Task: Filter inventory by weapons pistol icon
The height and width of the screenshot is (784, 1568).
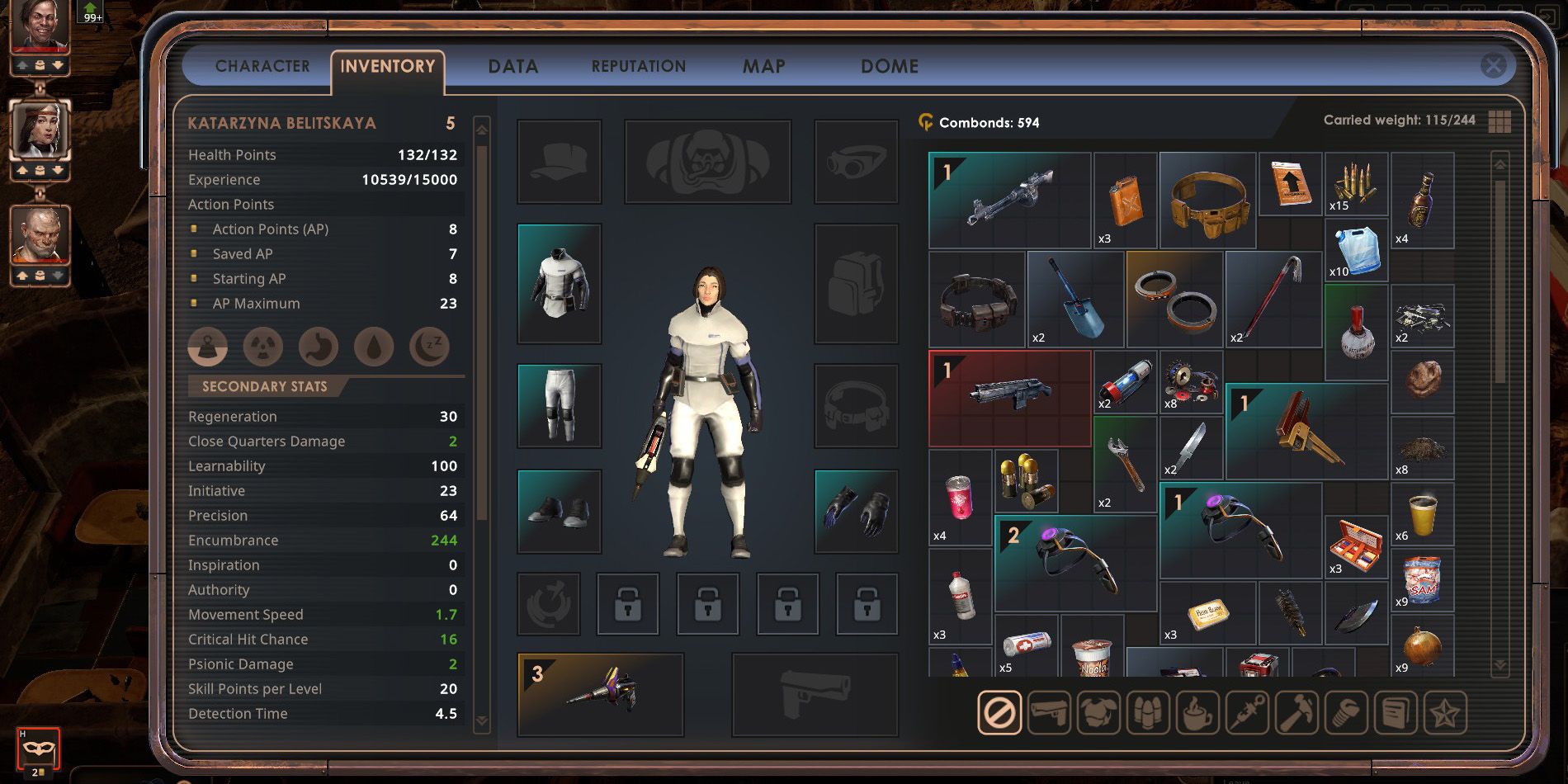Action: pyautogui.click(x=1048, y=712)
